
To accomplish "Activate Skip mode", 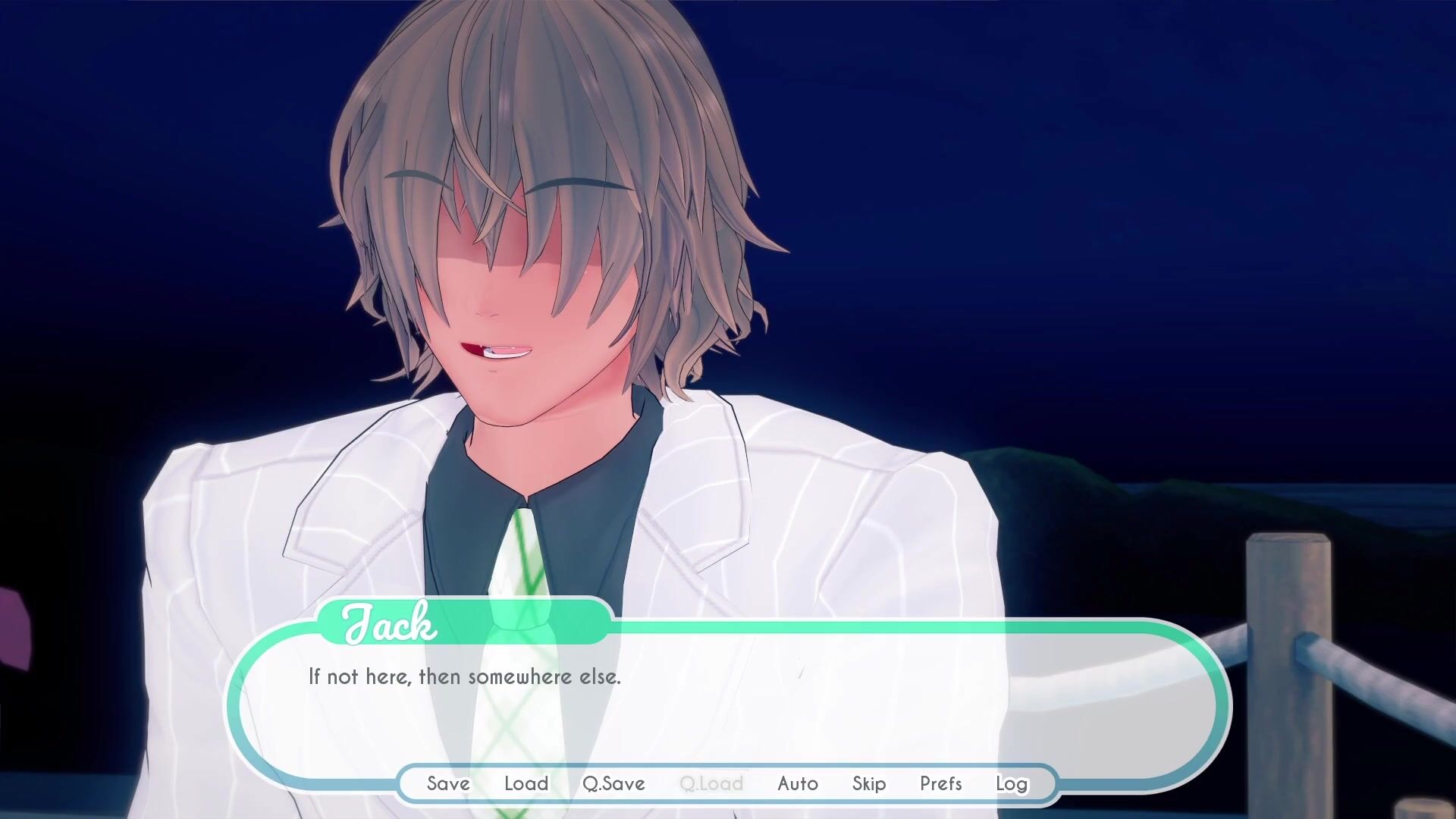I will tap(869, 783).
